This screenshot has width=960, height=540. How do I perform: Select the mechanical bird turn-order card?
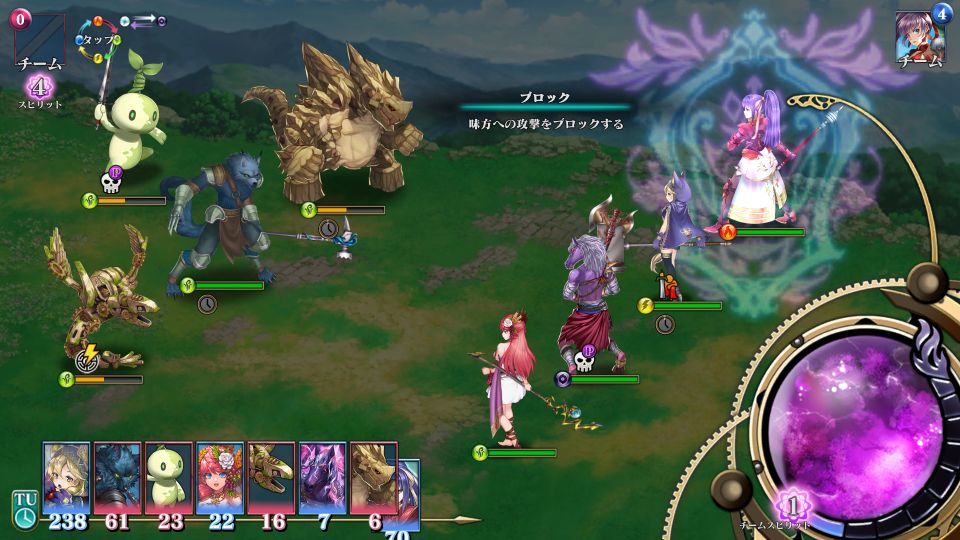(271, 478)
